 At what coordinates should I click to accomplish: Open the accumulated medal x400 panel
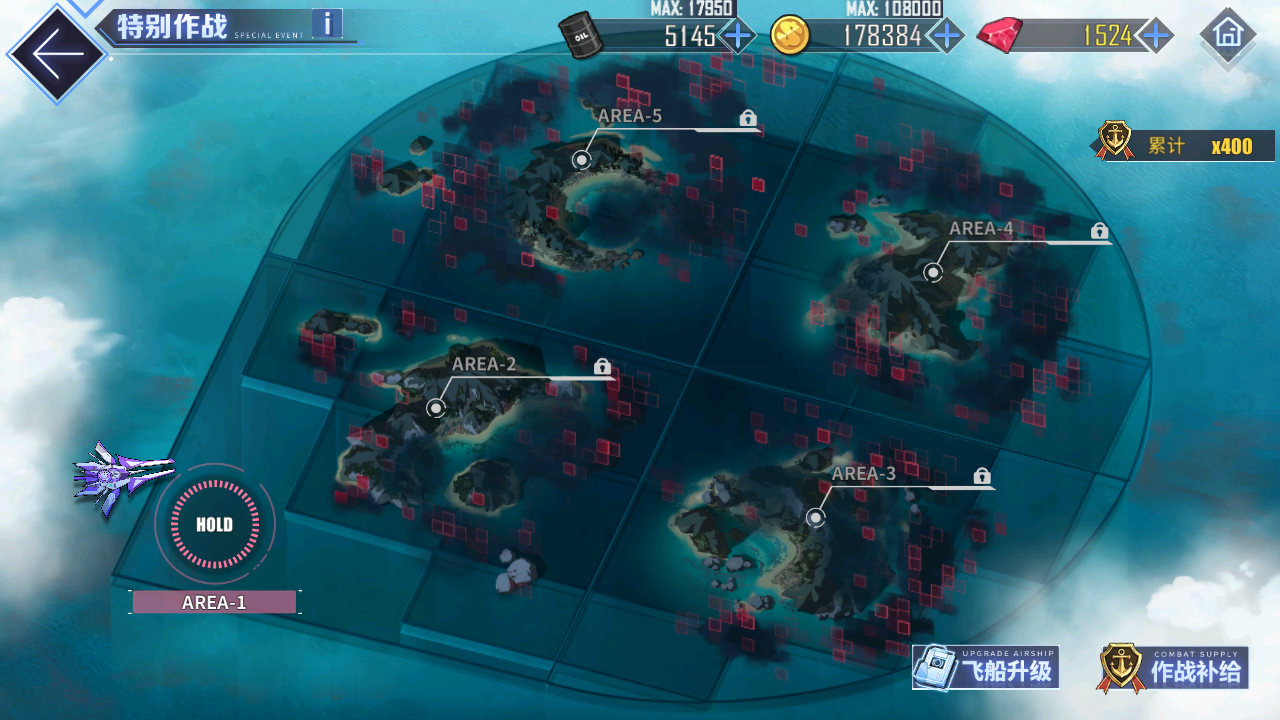pyautogui.click(x=1184, y=145)
